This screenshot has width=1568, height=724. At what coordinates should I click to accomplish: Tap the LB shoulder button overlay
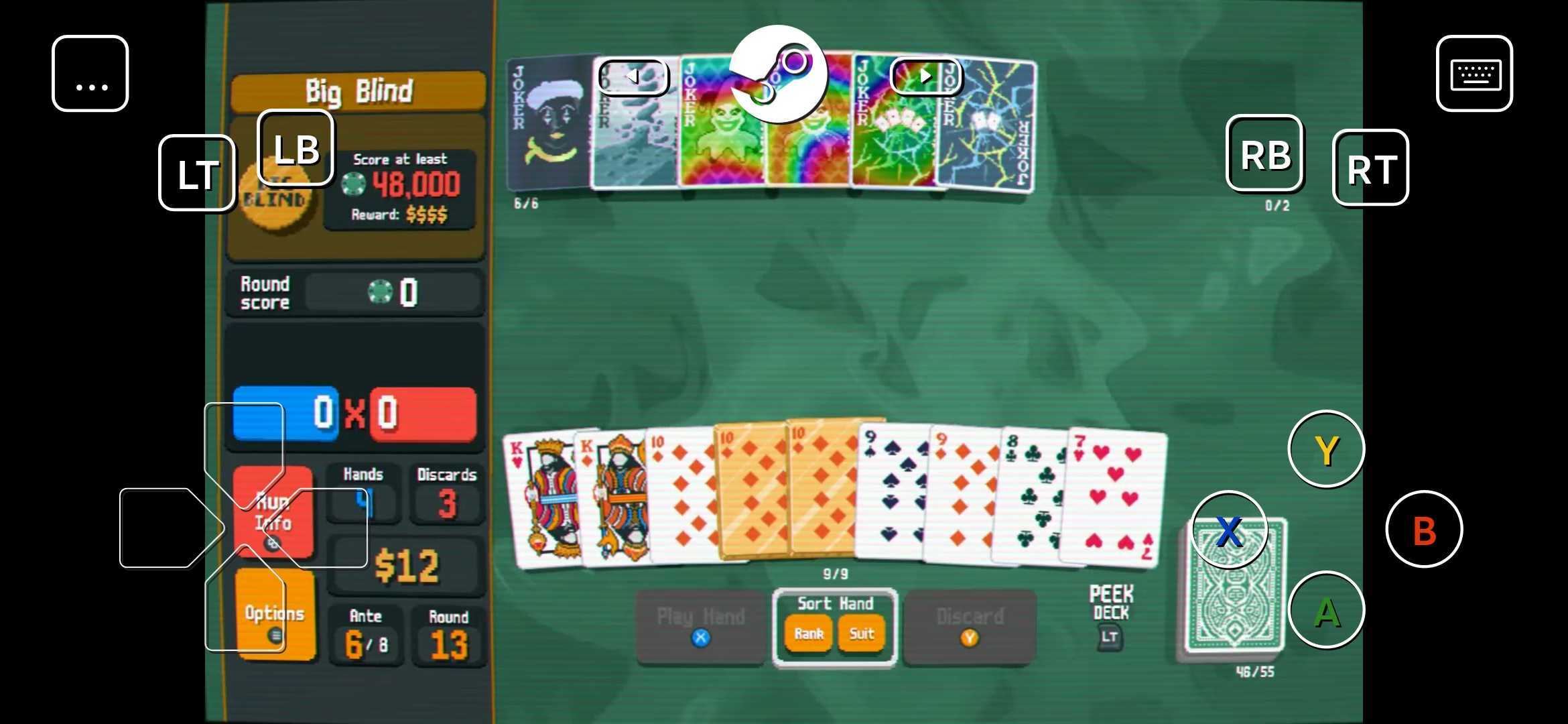click(297, 147)
